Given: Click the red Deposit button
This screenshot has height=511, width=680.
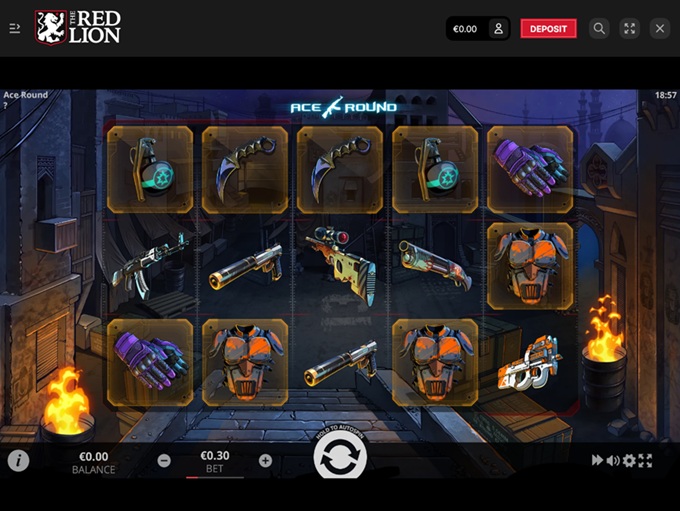Looking at the screenshot, I should coord(548,29).
